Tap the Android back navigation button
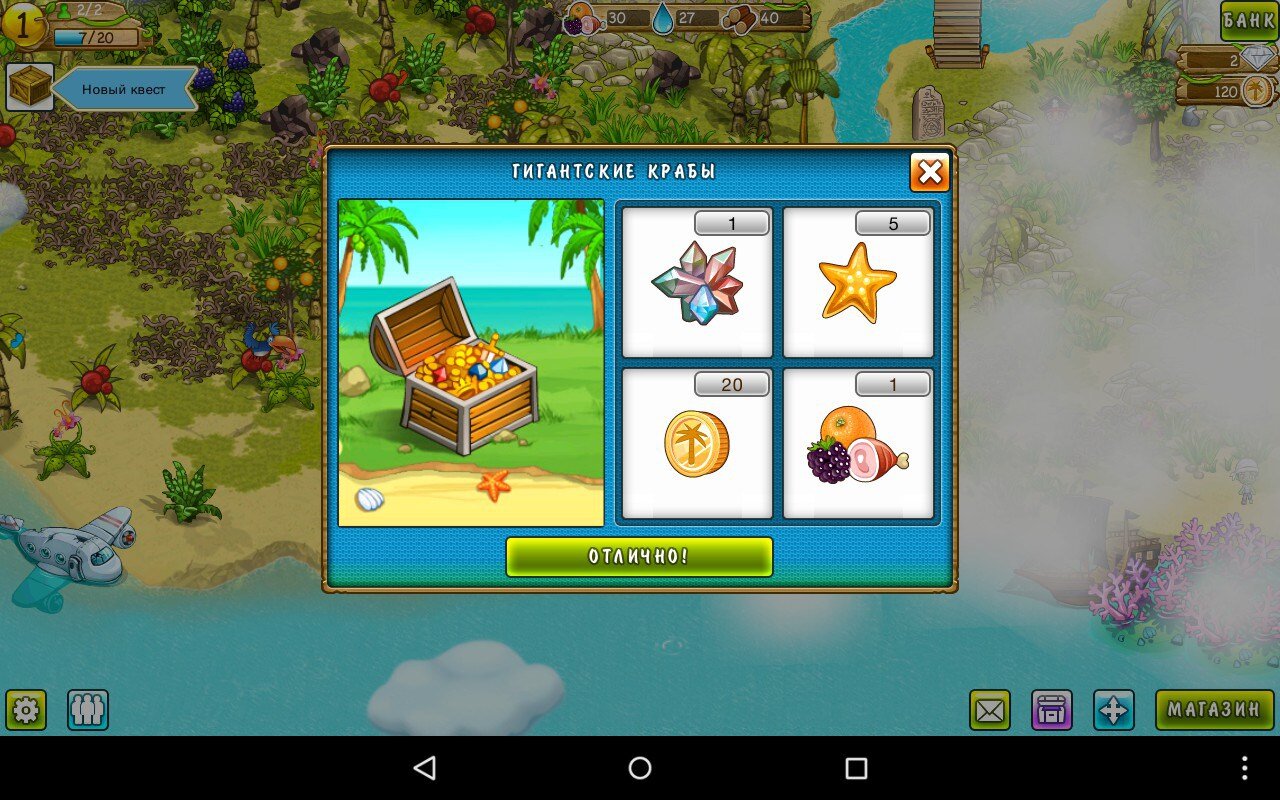The height and width of the screenshot is (800, 1280). coord(425,768)
